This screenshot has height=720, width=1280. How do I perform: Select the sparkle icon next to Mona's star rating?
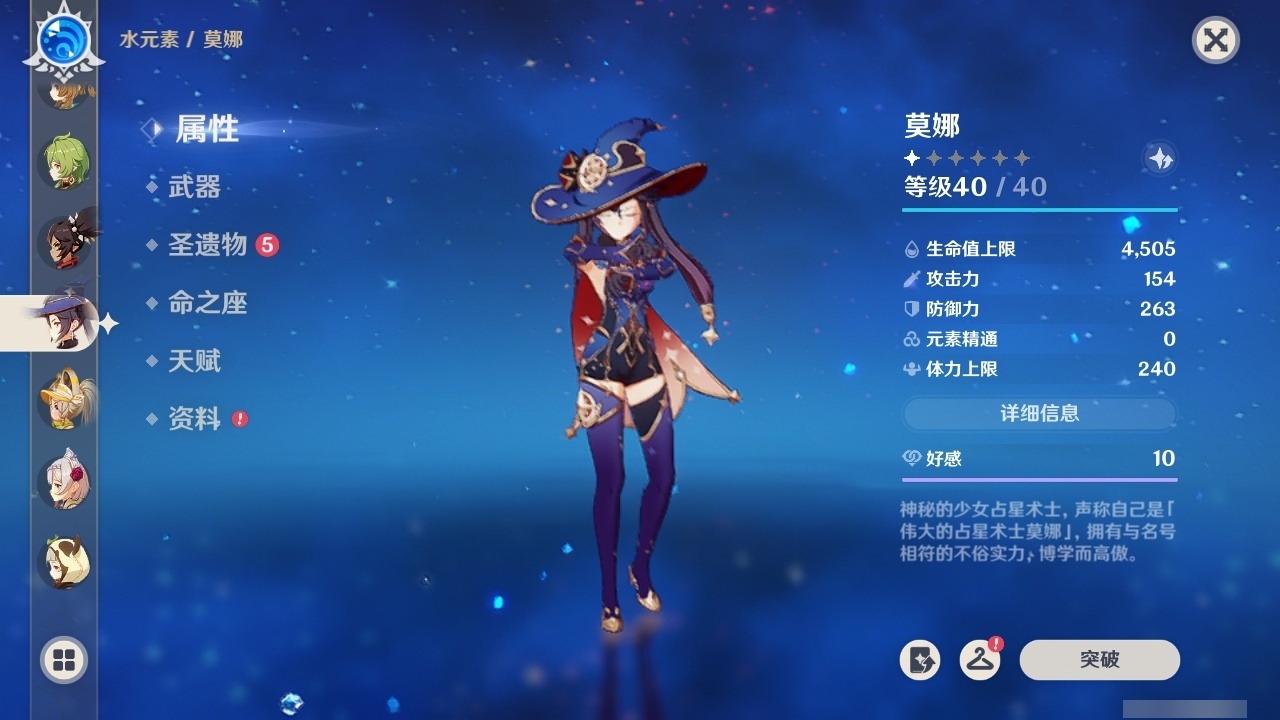click(x=1159, y=157)
